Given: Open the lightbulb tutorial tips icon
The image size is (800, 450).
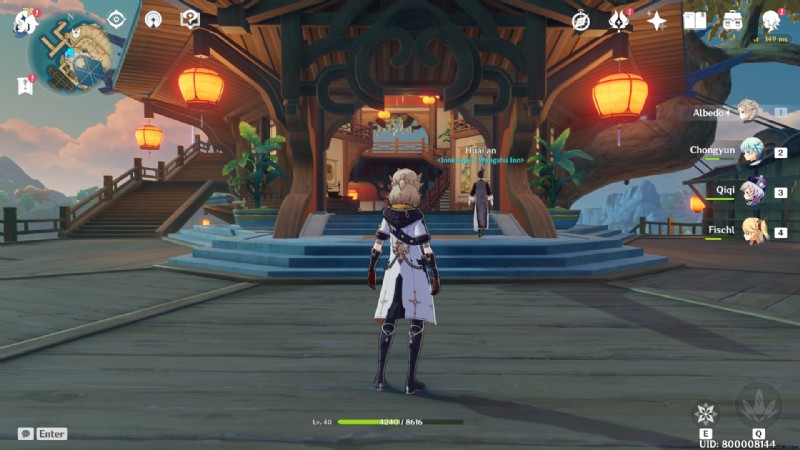Looking at the screenshot, I should [190, 19].
